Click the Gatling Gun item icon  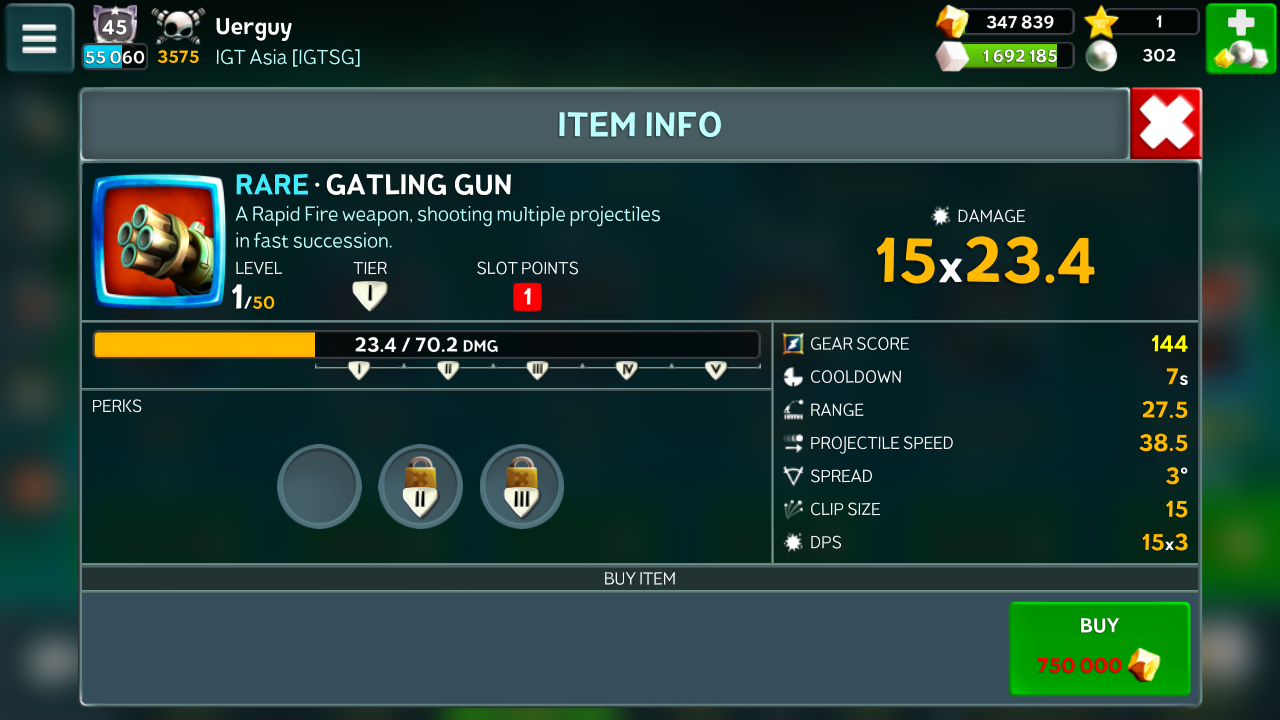tap(159, 241)
